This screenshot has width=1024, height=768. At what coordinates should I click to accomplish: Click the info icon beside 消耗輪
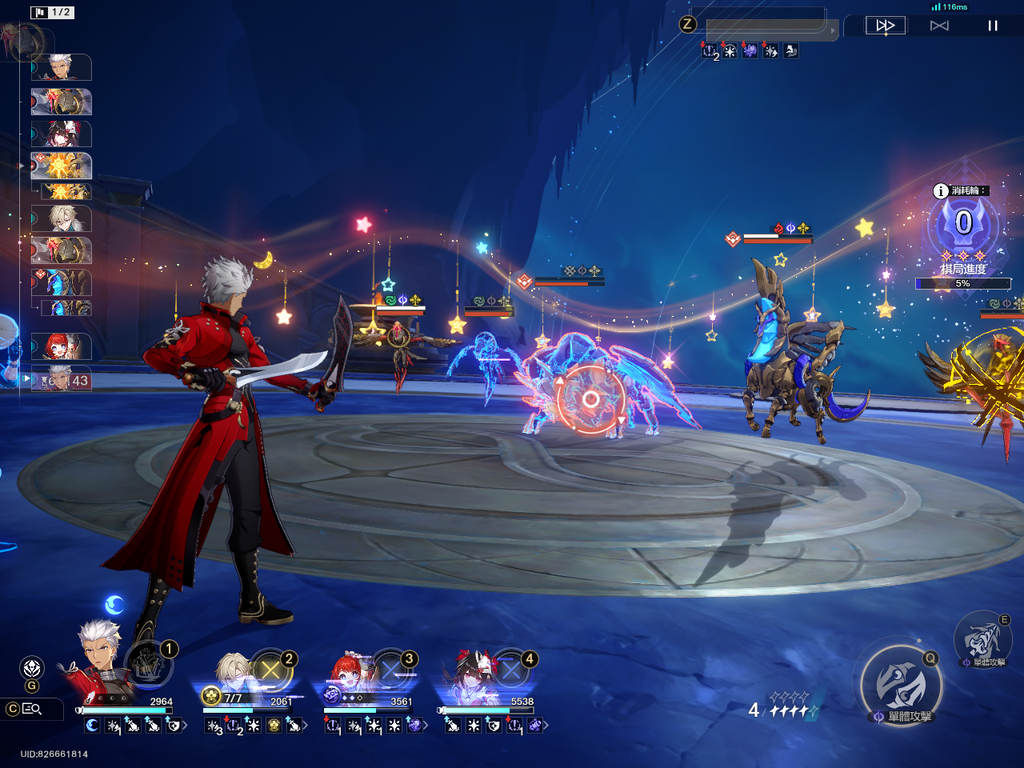click(x=940, y=191)
